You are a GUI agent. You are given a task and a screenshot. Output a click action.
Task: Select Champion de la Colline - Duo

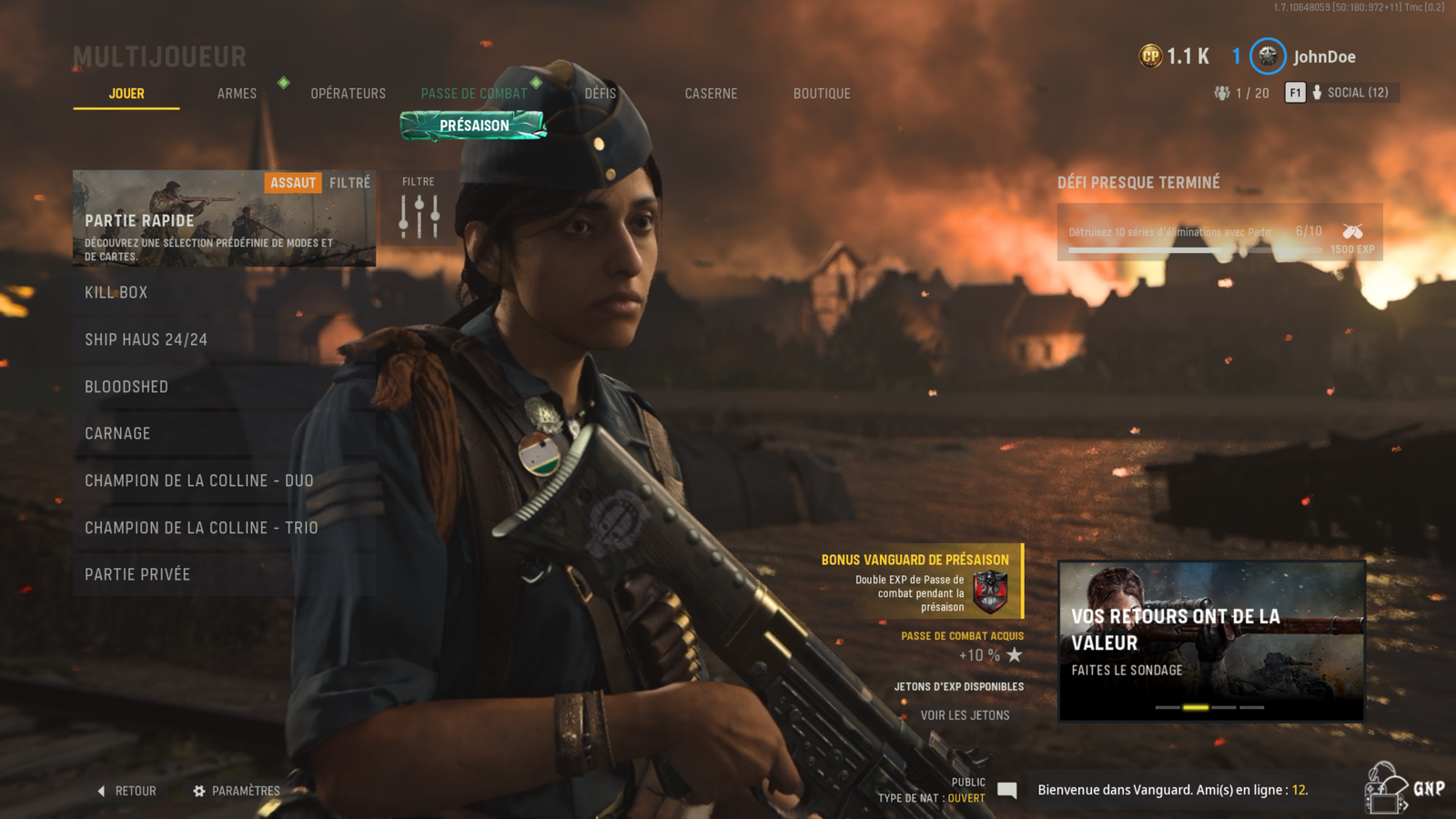tap(224, 480)
